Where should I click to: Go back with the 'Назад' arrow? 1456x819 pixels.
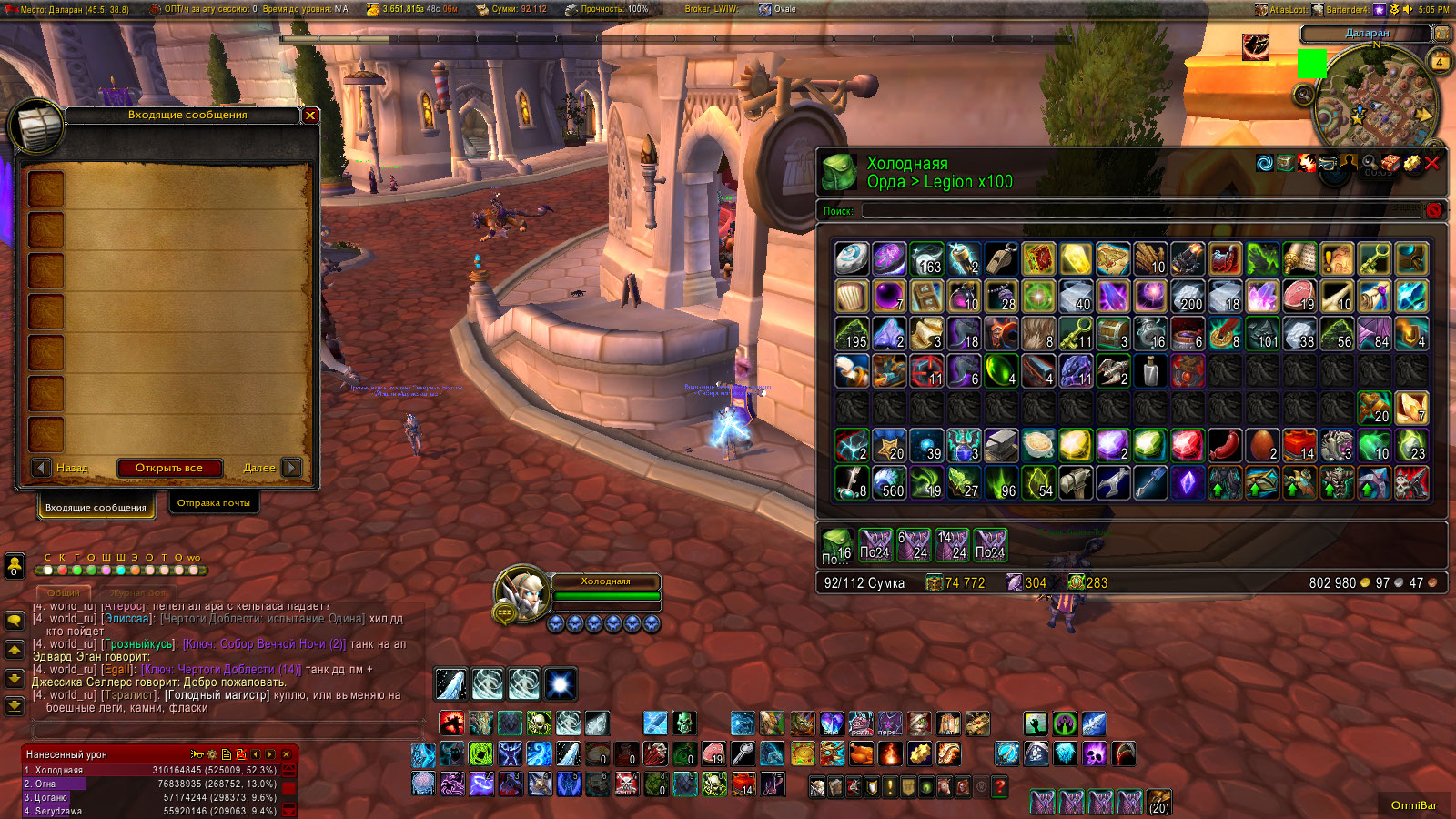click(41, 468)
